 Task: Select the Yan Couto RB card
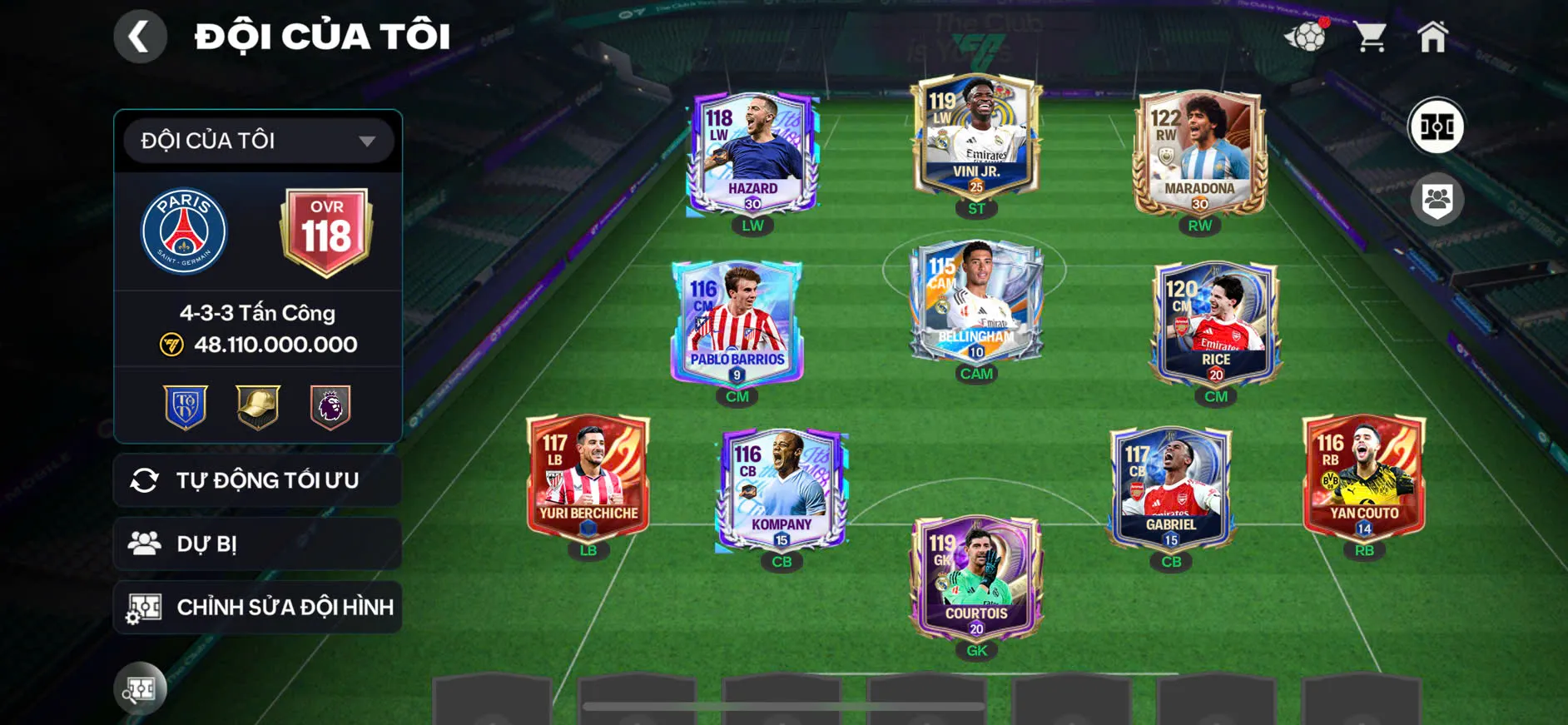(x=1364, y=477)
